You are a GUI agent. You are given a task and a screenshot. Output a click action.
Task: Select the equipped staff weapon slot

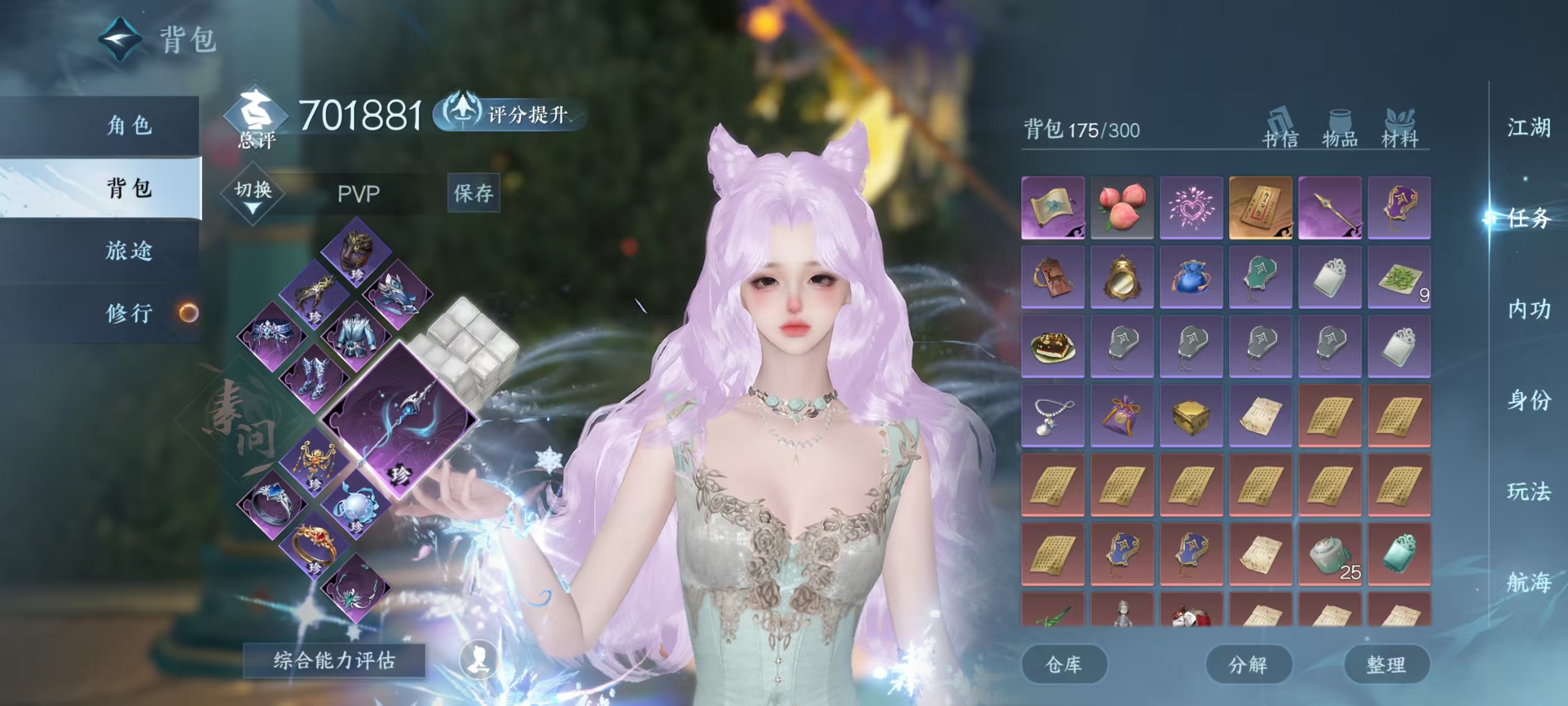click(399, 419)
